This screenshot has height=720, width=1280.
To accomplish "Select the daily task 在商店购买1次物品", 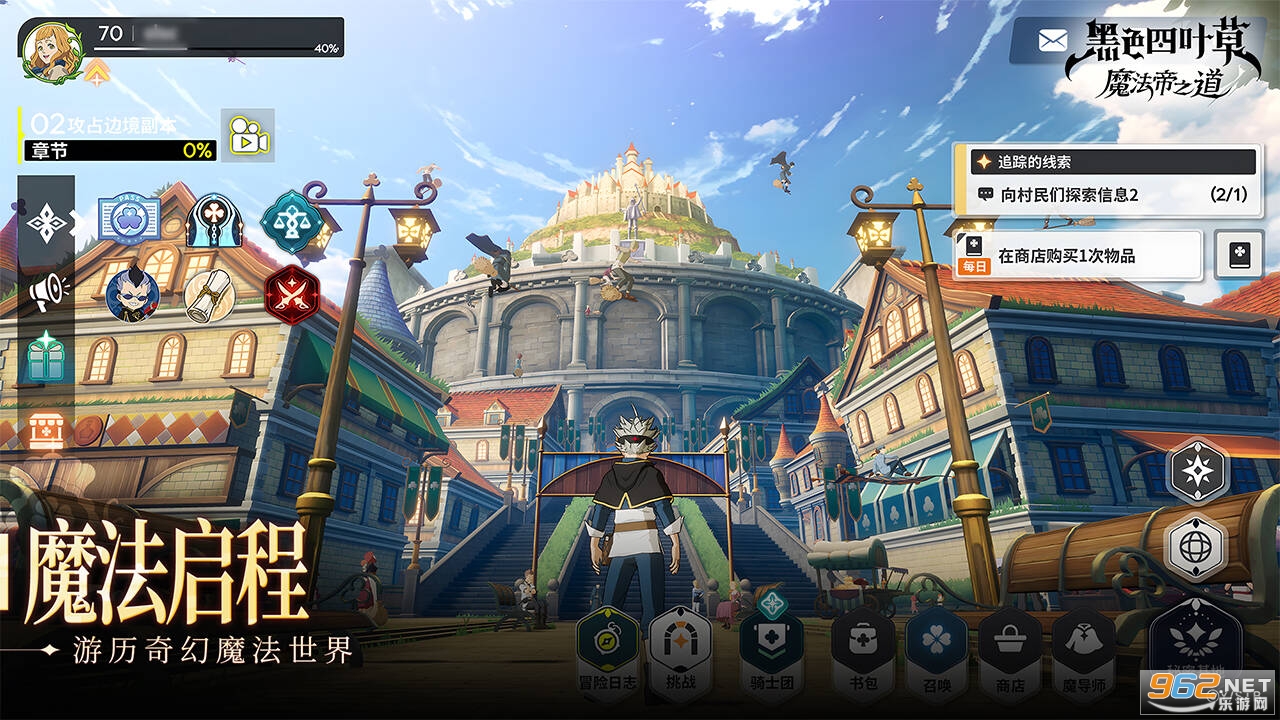I will (1078, 256).
